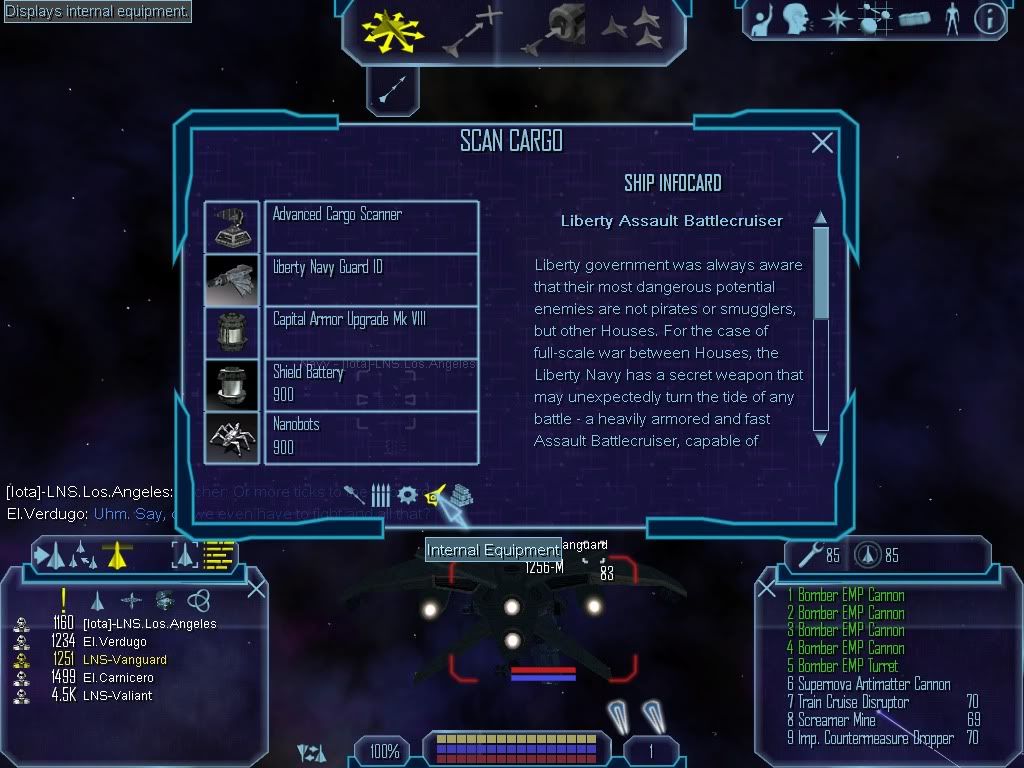Activate the formation maneuver icon

pyautogui.click(x=630, y=30)
